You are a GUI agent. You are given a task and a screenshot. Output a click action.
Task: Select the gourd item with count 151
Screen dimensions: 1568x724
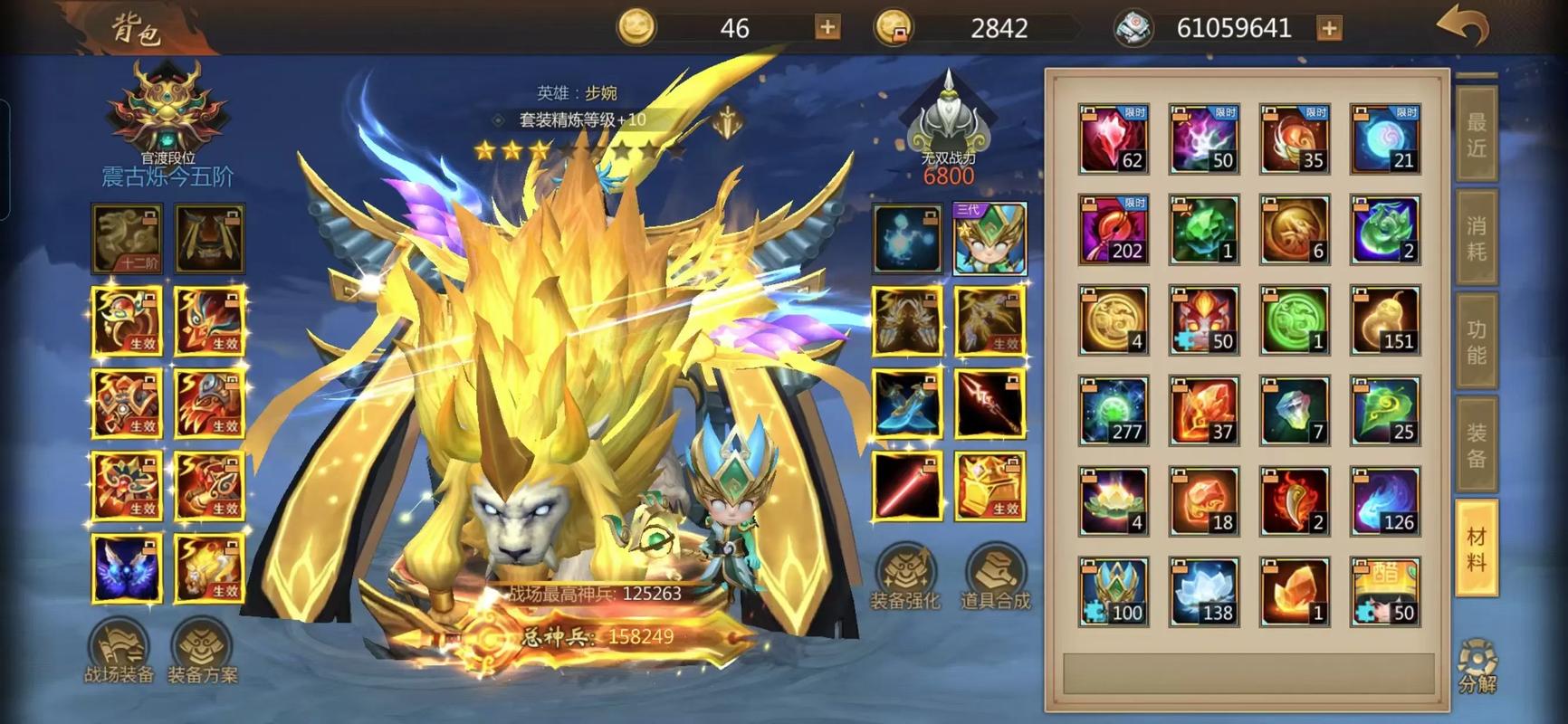click(1385, 320)
